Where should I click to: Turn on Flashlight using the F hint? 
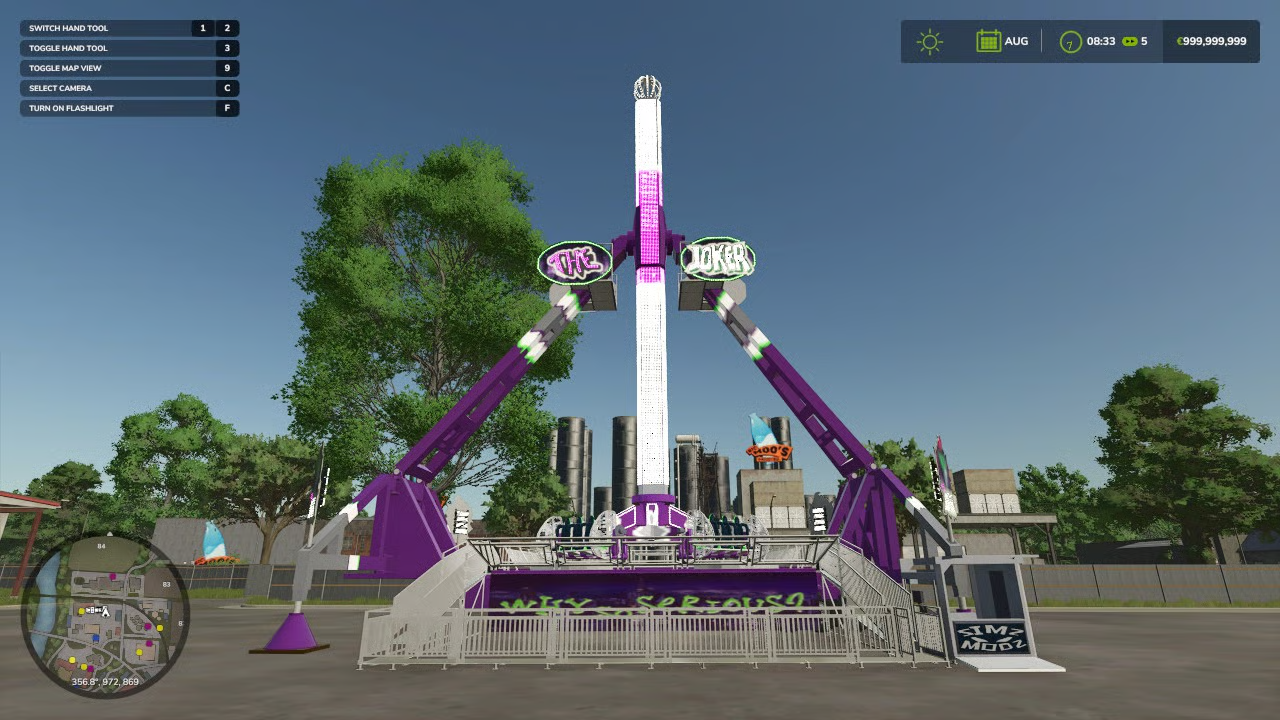click(x=229, y=107)
